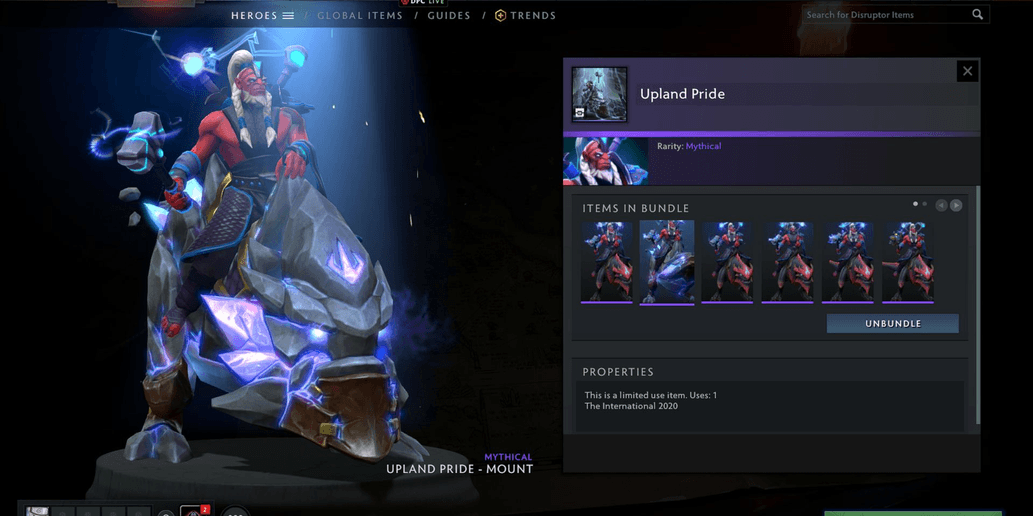Image resolution: width=1033 pixels, height=516 pixels.
Task: Open the Trends page
Action: [x=525, y=16]
